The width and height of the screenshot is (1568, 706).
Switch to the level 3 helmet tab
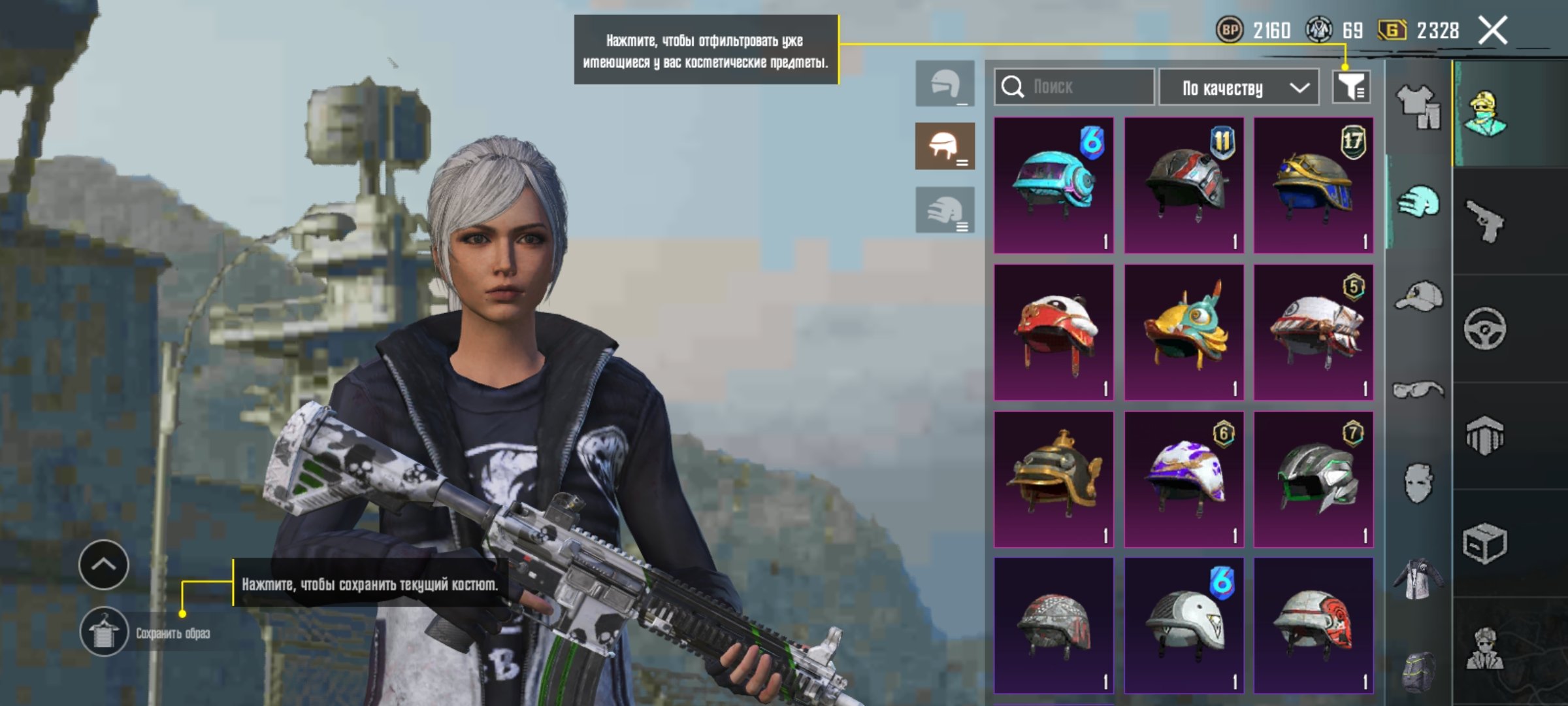(945, 210)
